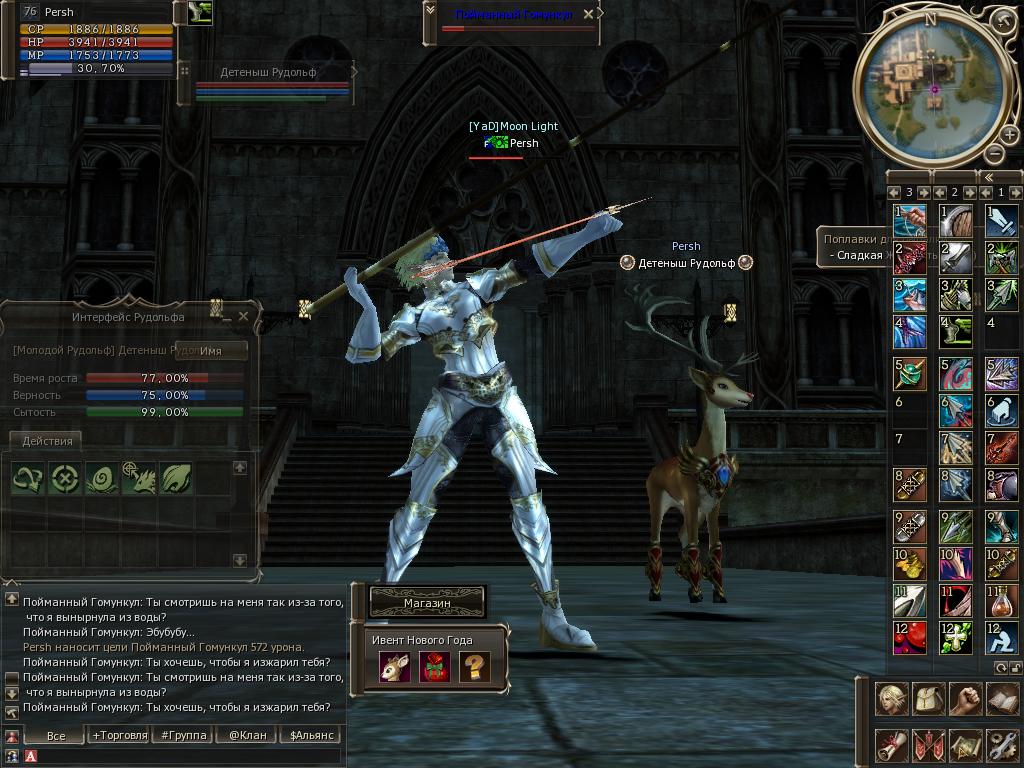1024x768 pixels.
Task: Click the Имя button in Rudolf's interface
Action: [211, 351]
